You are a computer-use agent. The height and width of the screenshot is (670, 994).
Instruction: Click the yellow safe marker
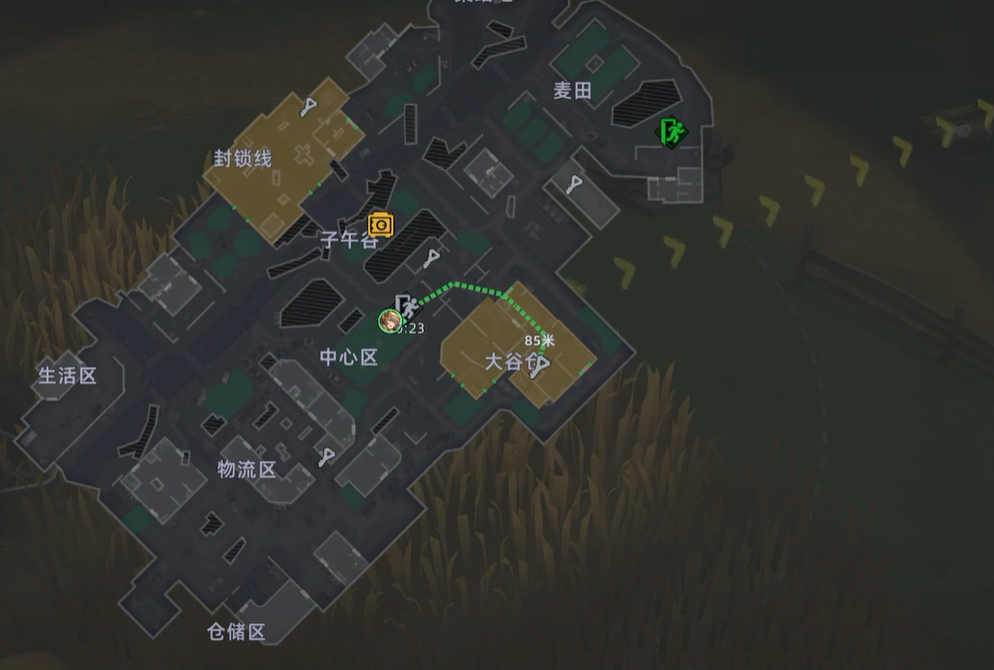point(380,224)
